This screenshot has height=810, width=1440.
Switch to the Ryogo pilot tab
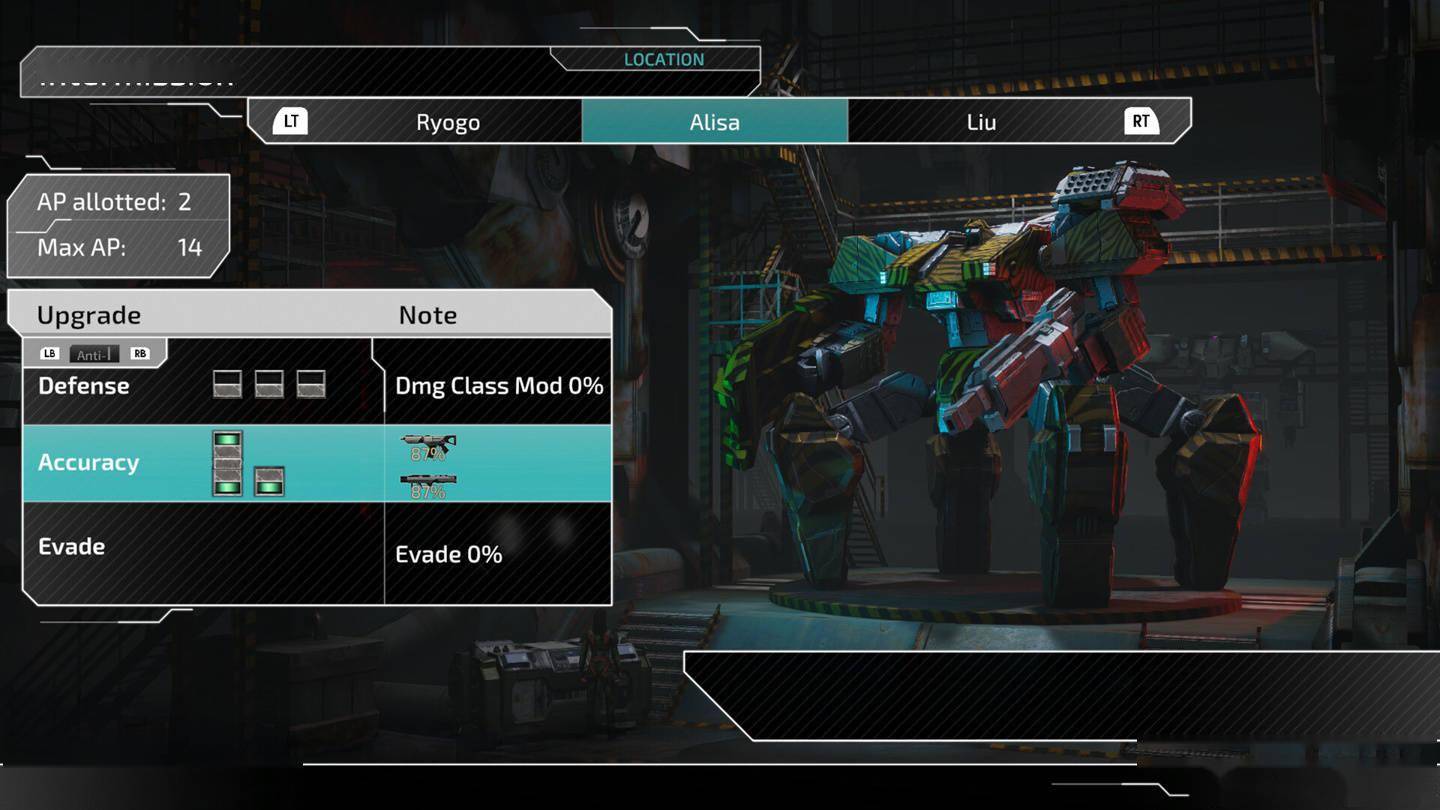[447, 122]
